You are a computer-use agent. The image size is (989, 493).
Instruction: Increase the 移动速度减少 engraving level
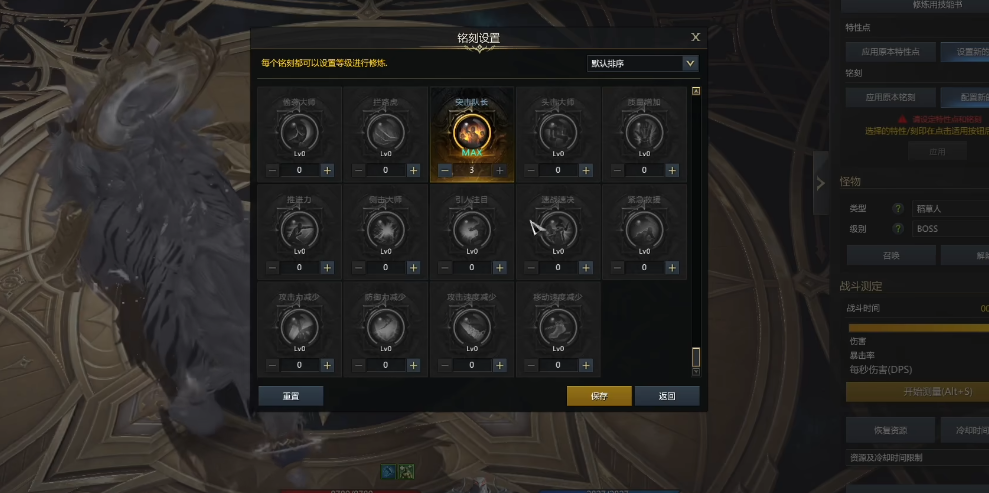coord(585,365)
